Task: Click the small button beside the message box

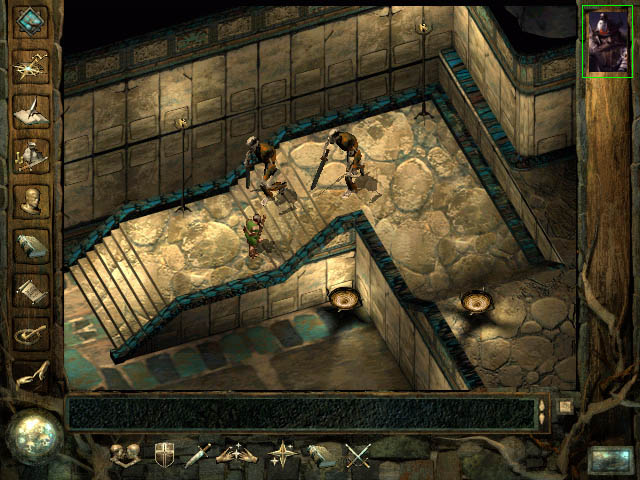Action: pyautogui.click(x=565, y=407)
